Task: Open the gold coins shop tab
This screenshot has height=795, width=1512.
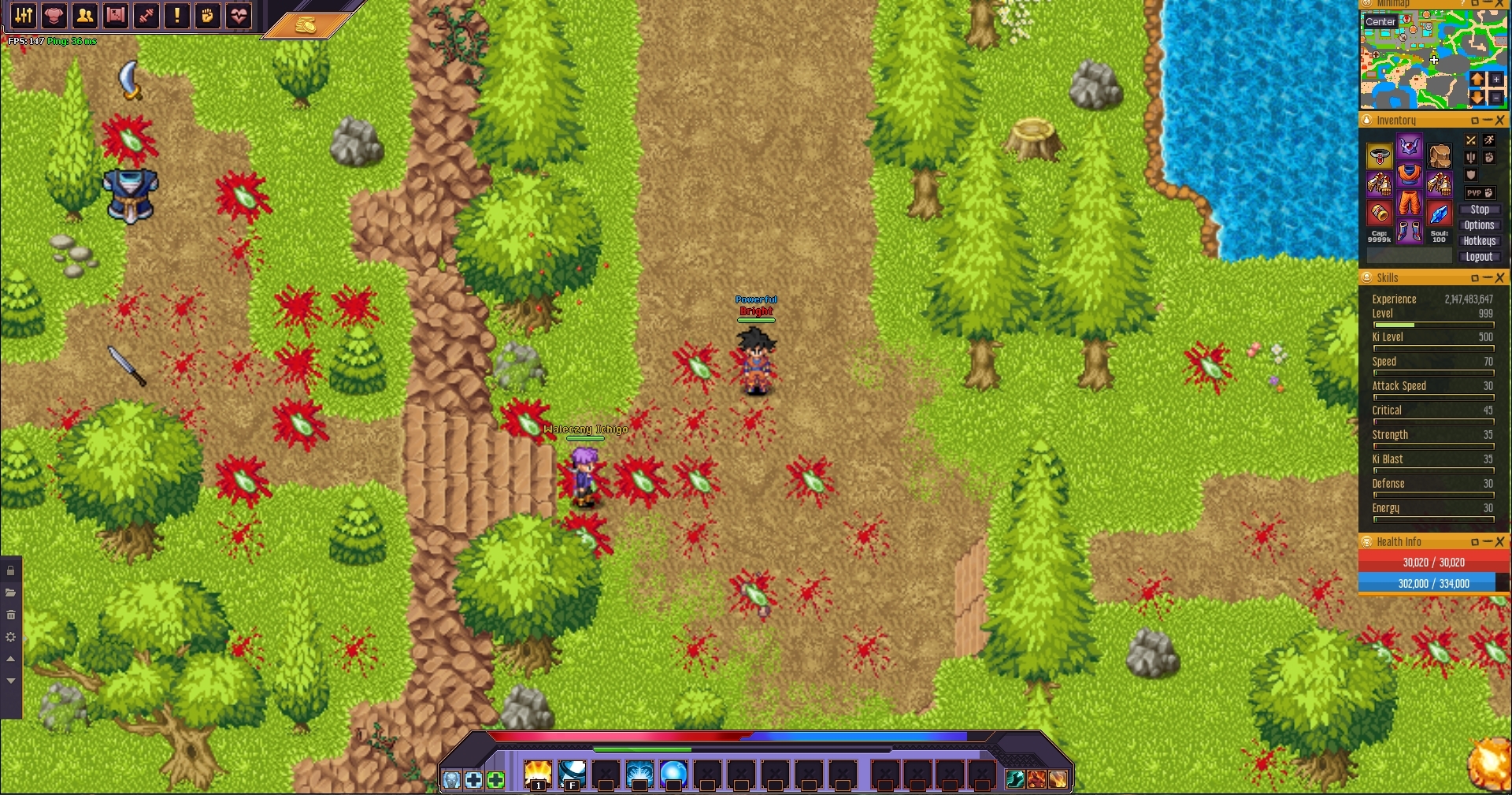Action: click(306, 25)
